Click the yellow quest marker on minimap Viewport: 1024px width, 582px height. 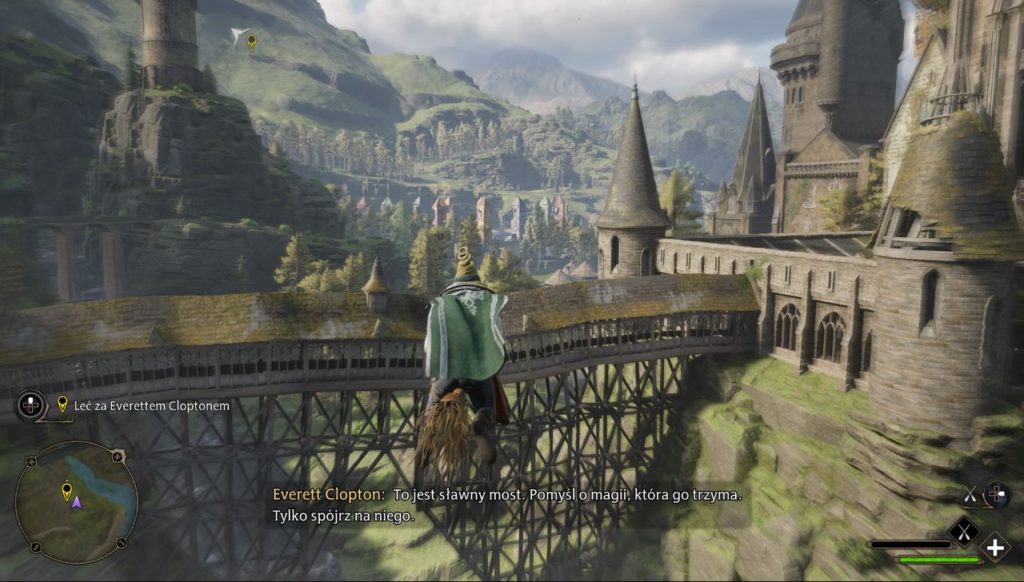(x=67, y=490)
